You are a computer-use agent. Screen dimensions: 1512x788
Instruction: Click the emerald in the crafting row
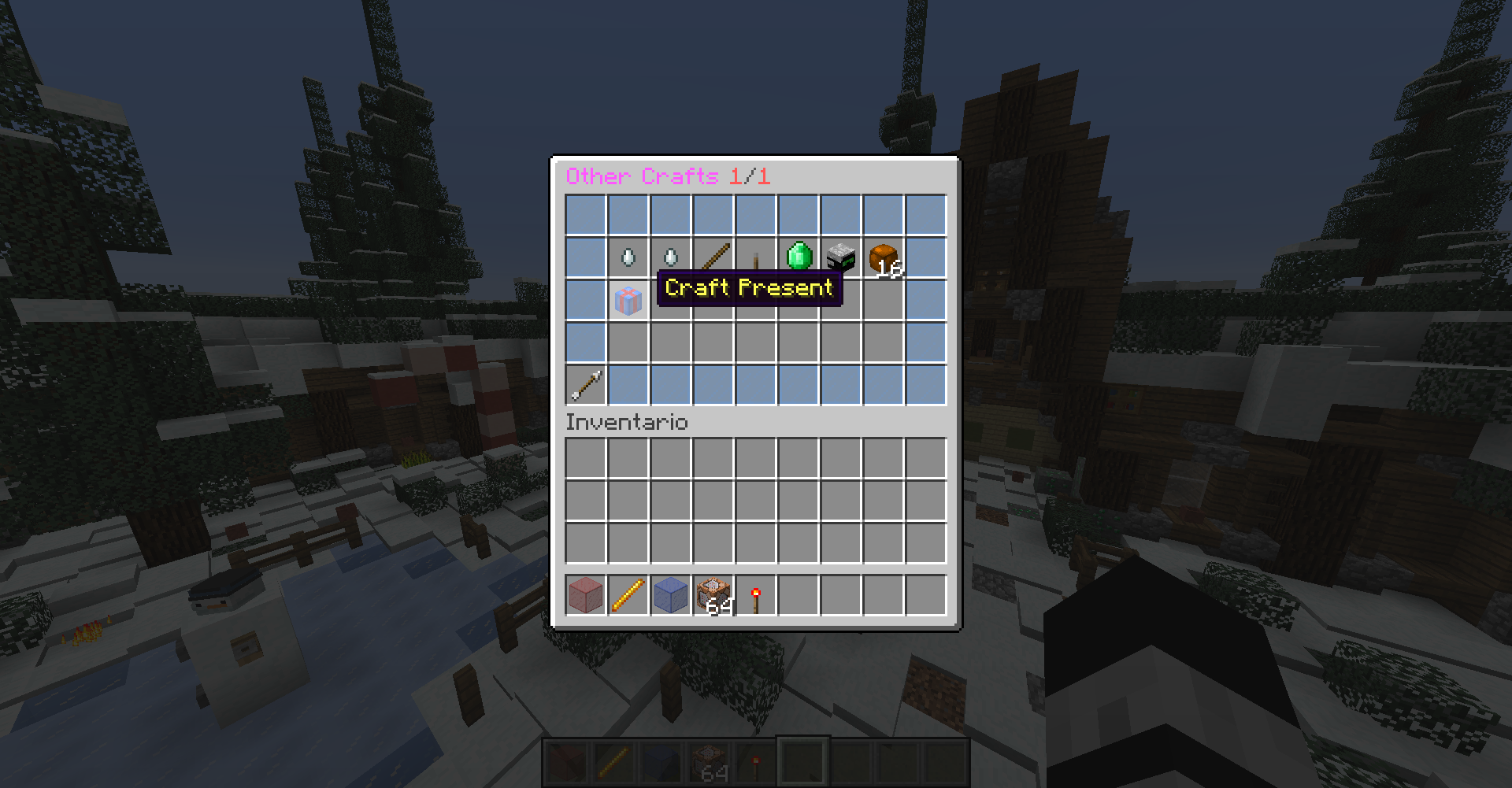798,256
